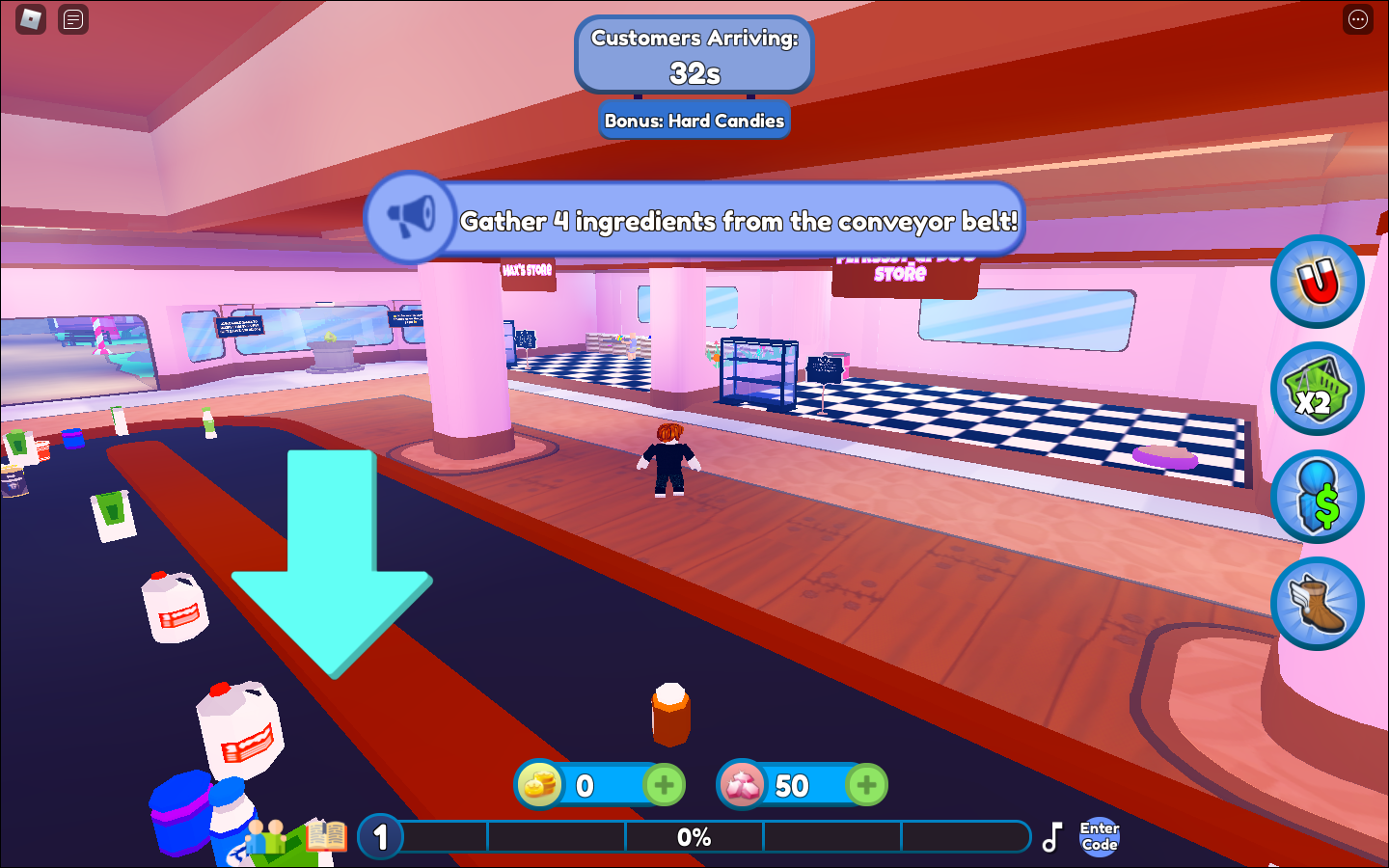This screenshot has height=868, width=1389.
Task: Click the coin counter showing 0
Action: (584, 785)
